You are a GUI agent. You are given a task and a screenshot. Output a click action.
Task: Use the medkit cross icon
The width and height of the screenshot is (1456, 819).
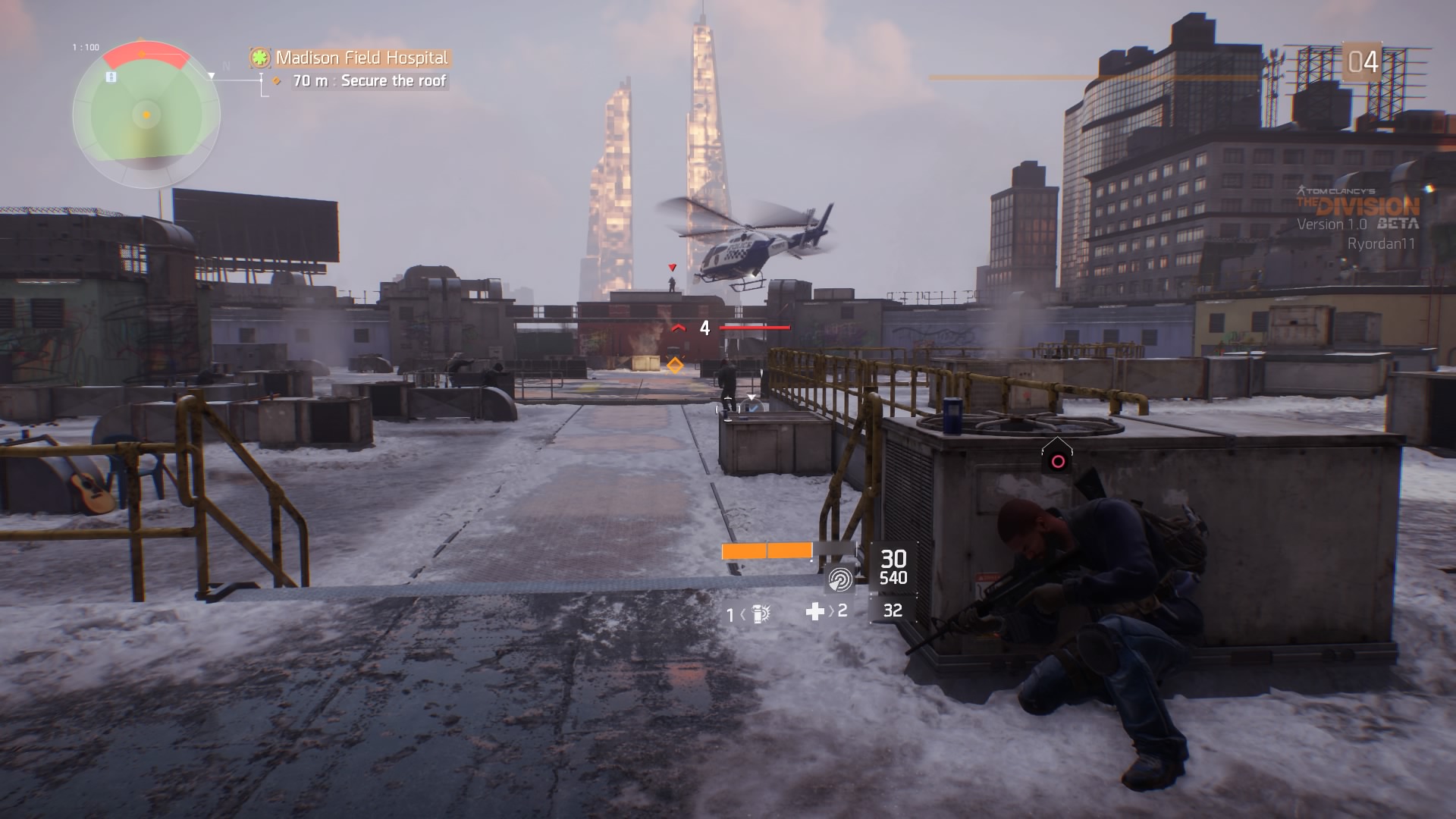pos(814,611)
